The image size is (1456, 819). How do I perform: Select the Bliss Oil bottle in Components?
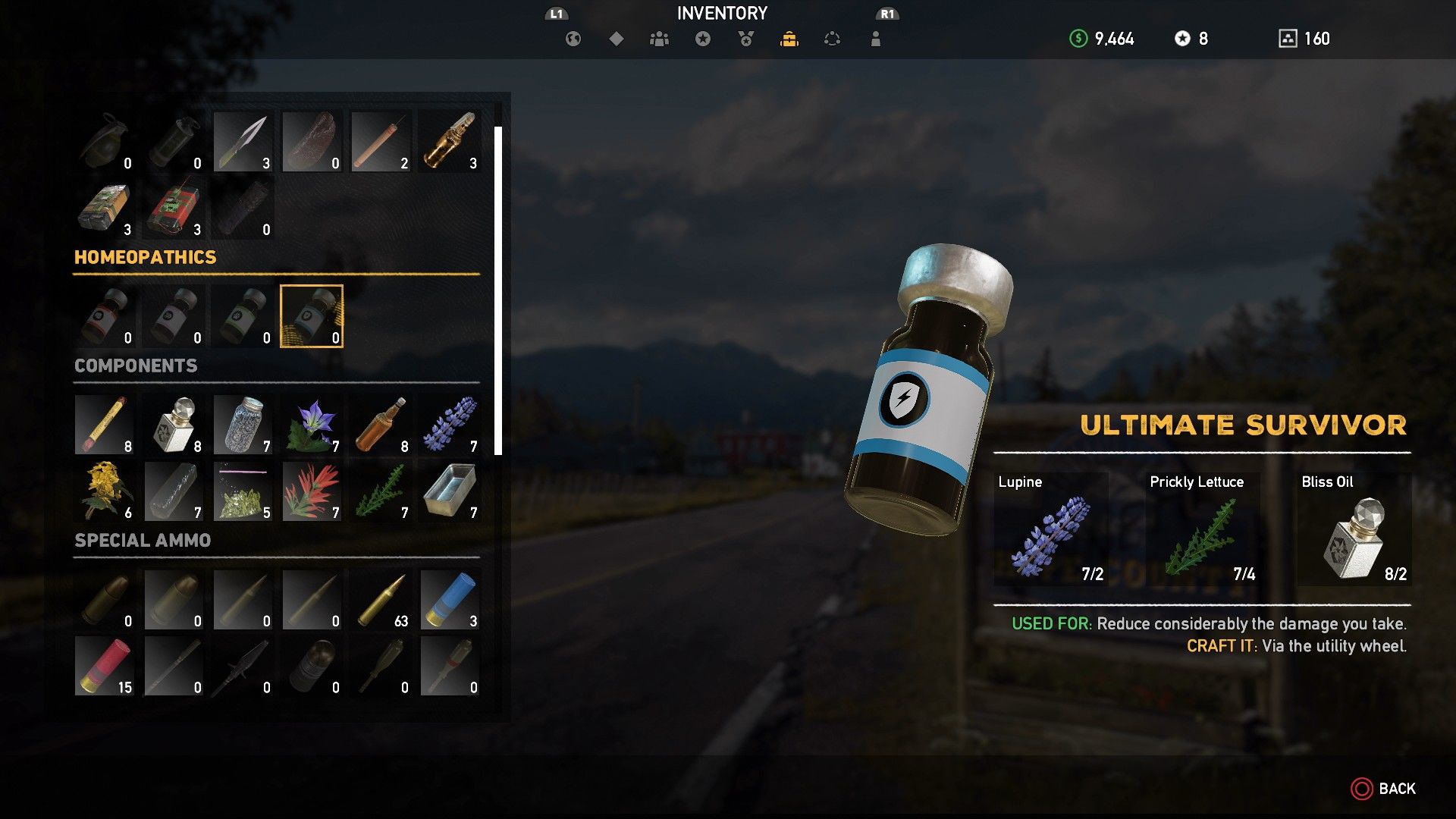(x=174, y=425)
